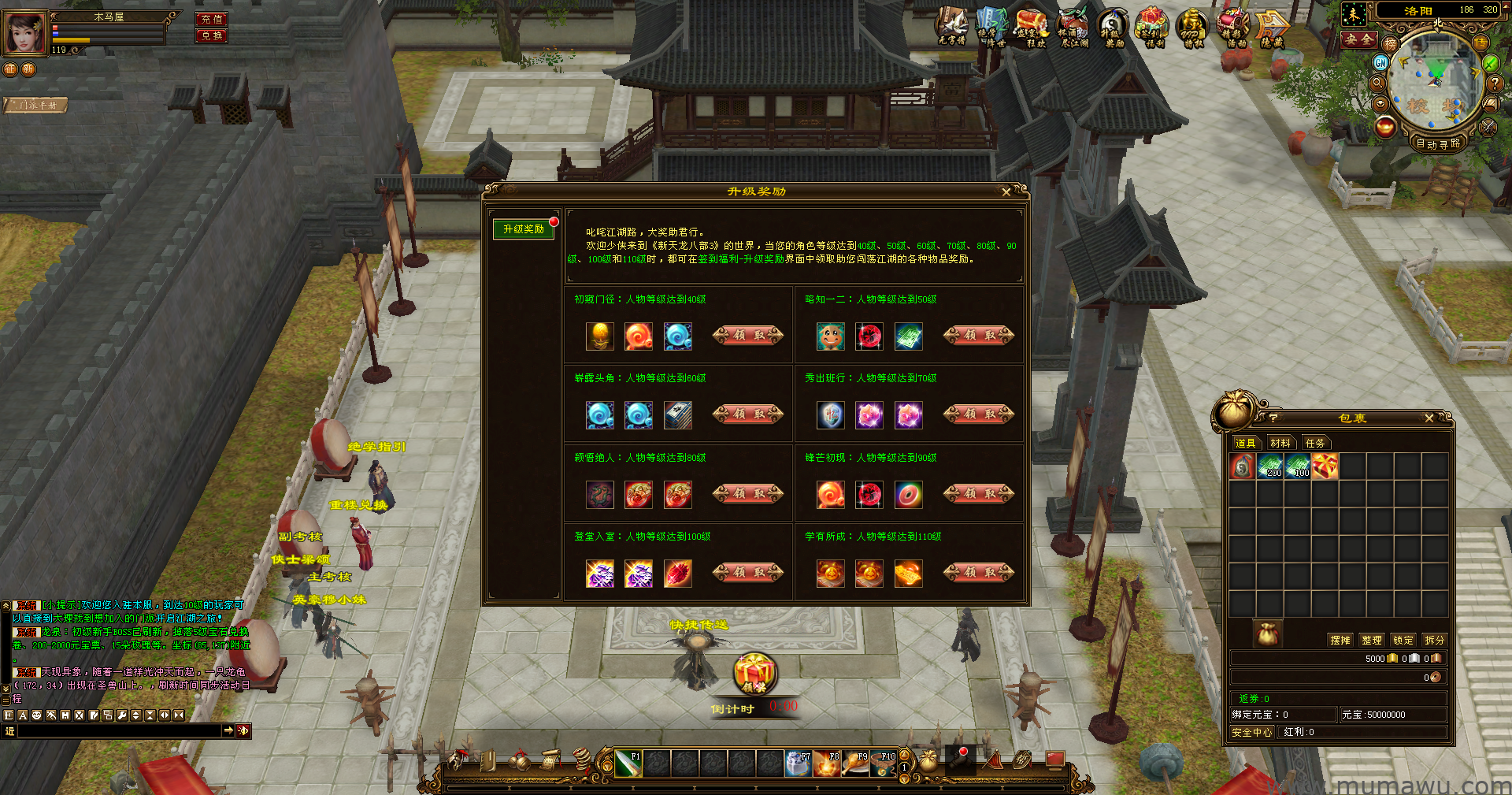Switch to the 任务 bag tab
Screen dimensions: 1512x795
coord(1315,443)
